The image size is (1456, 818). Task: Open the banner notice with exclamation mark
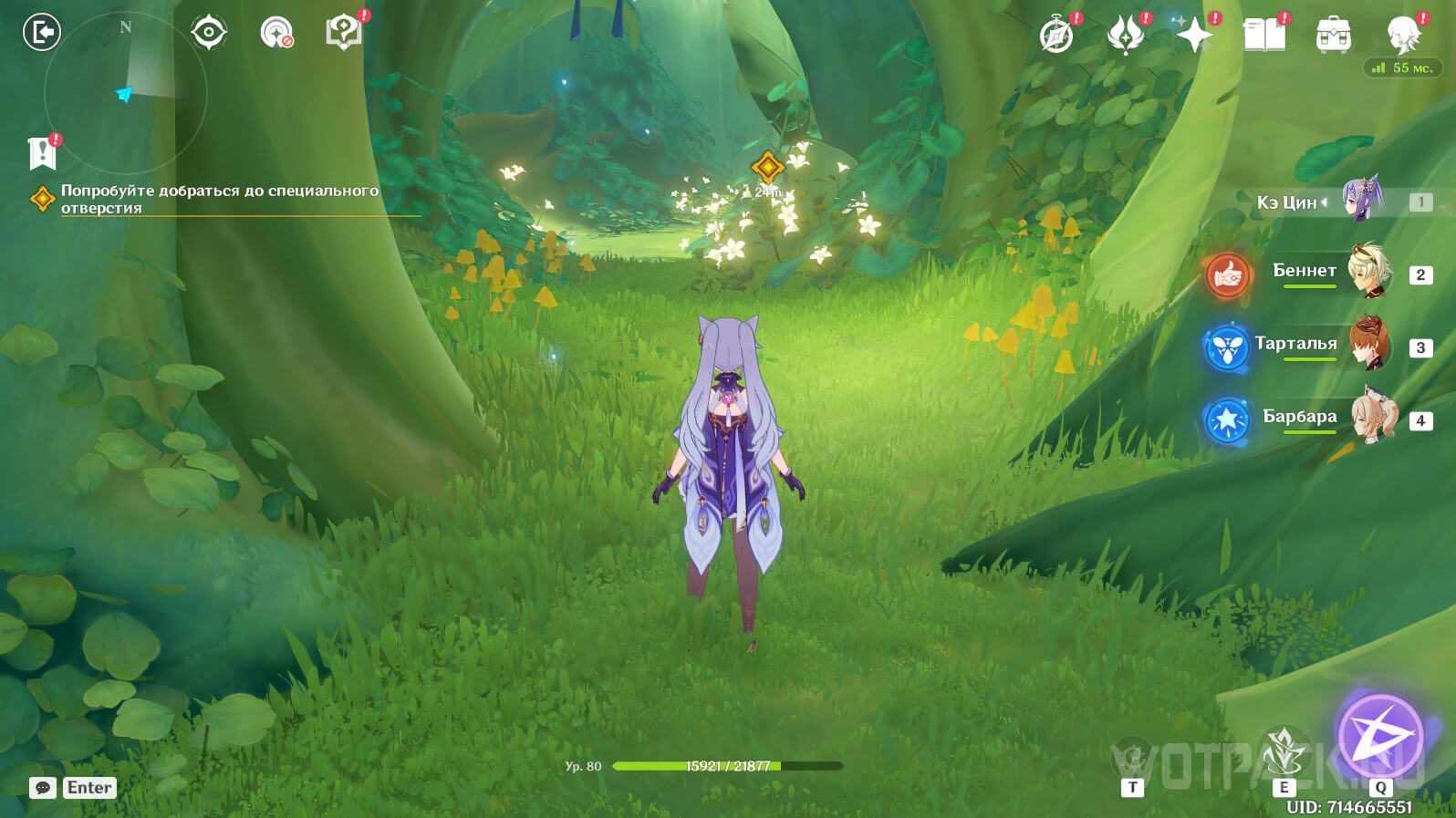click(x=42, y=153)
